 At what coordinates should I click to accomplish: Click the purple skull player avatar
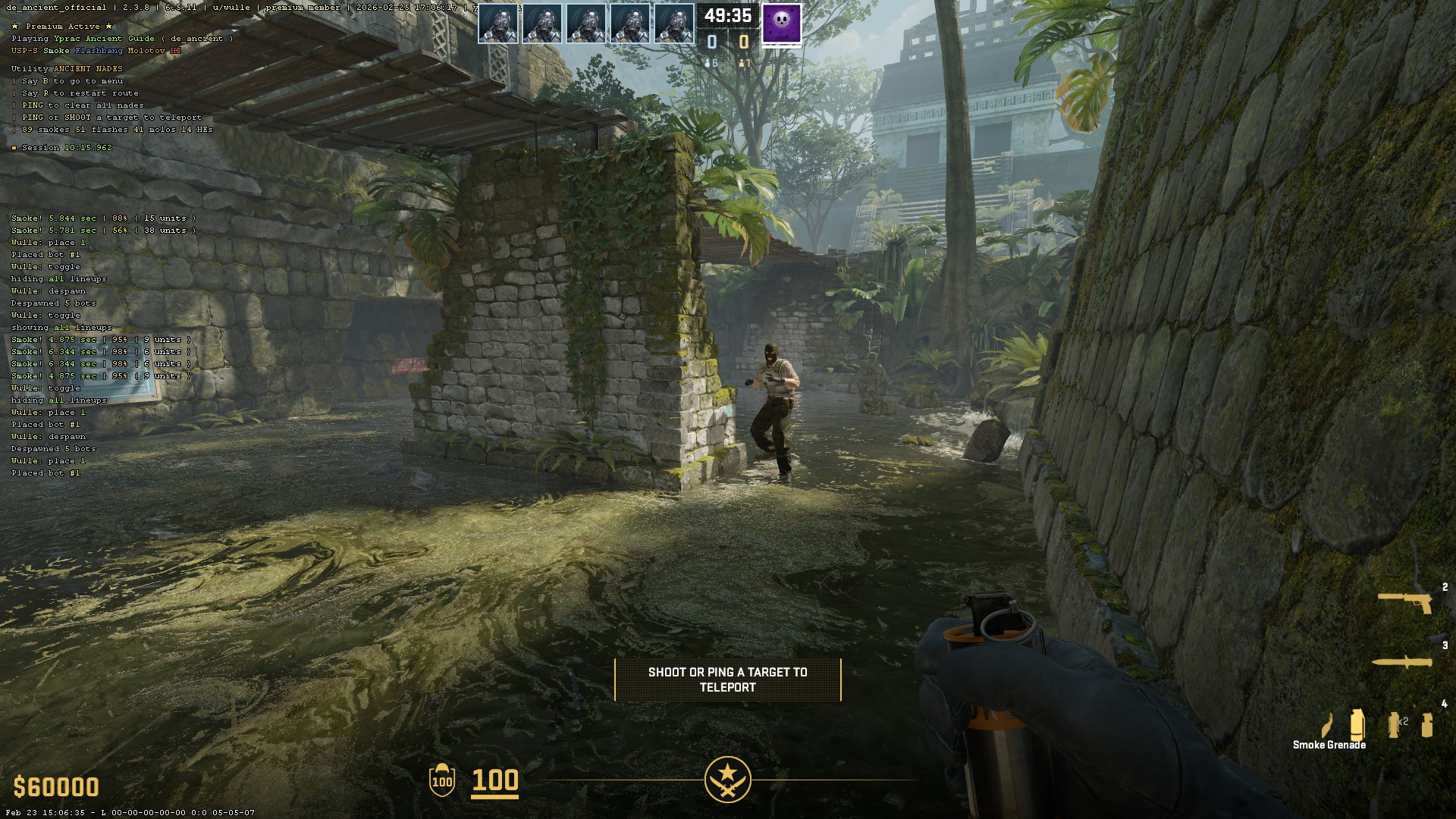coord(781,23)
